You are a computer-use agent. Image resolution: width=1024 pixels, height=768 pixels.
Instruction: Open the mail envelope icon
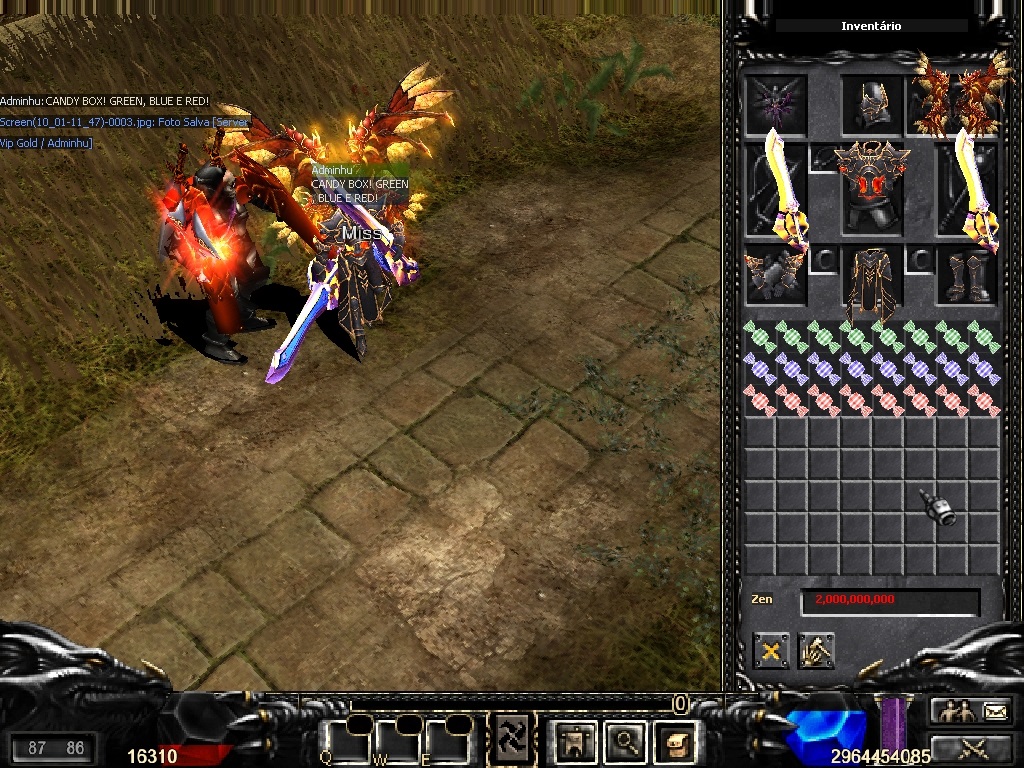(x=996, y=711)
